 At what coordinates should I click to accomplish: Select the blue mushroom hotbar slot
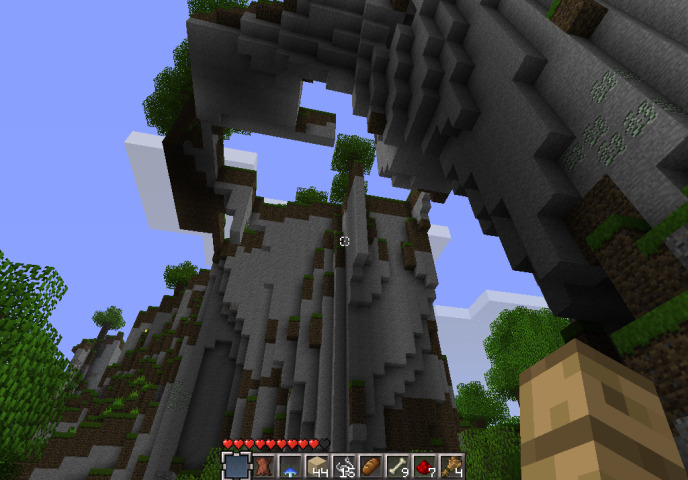(x=290, y=466)
